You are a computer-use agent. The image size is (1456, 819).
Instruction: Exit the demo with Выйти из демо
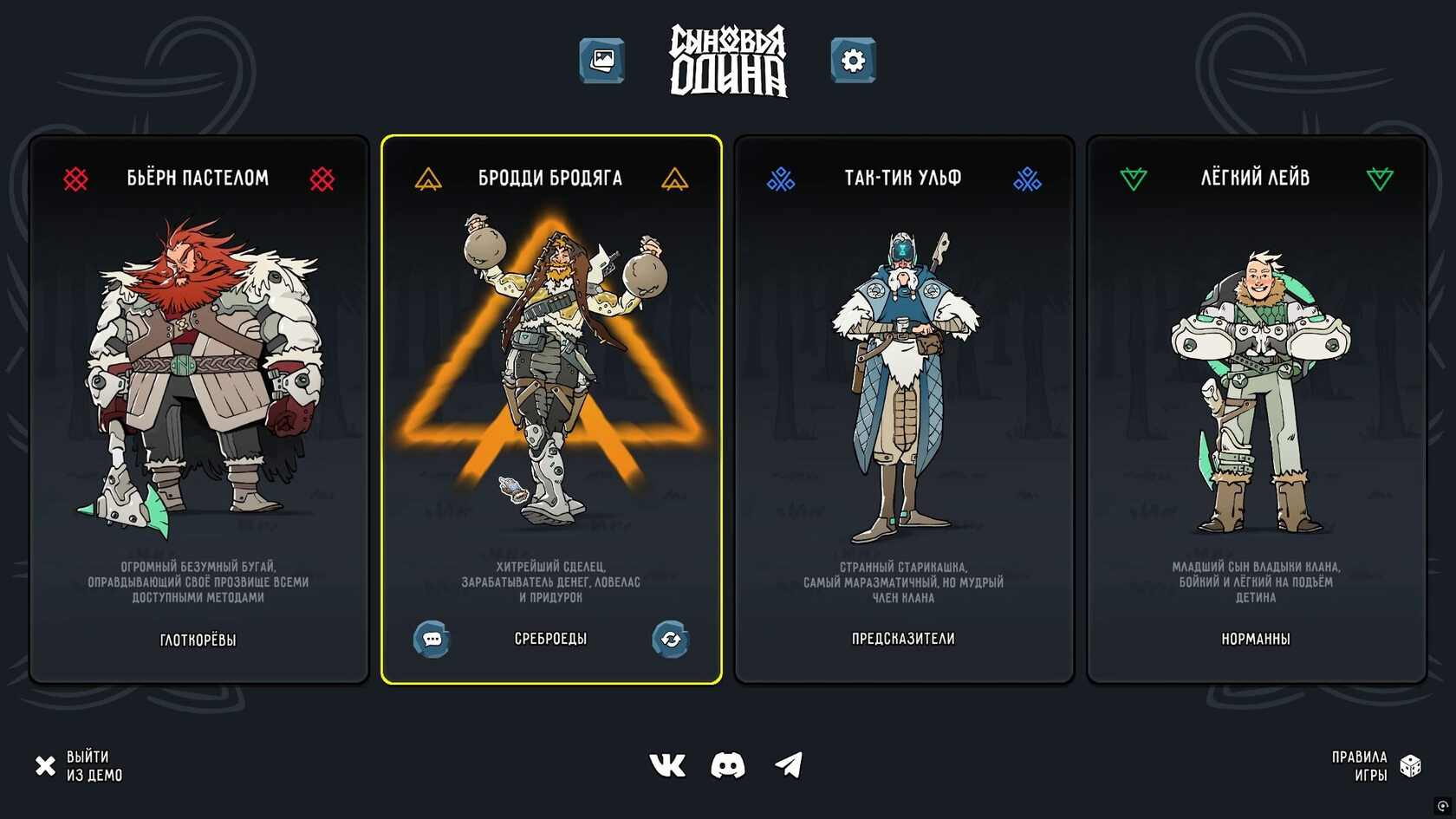[79, 766]
